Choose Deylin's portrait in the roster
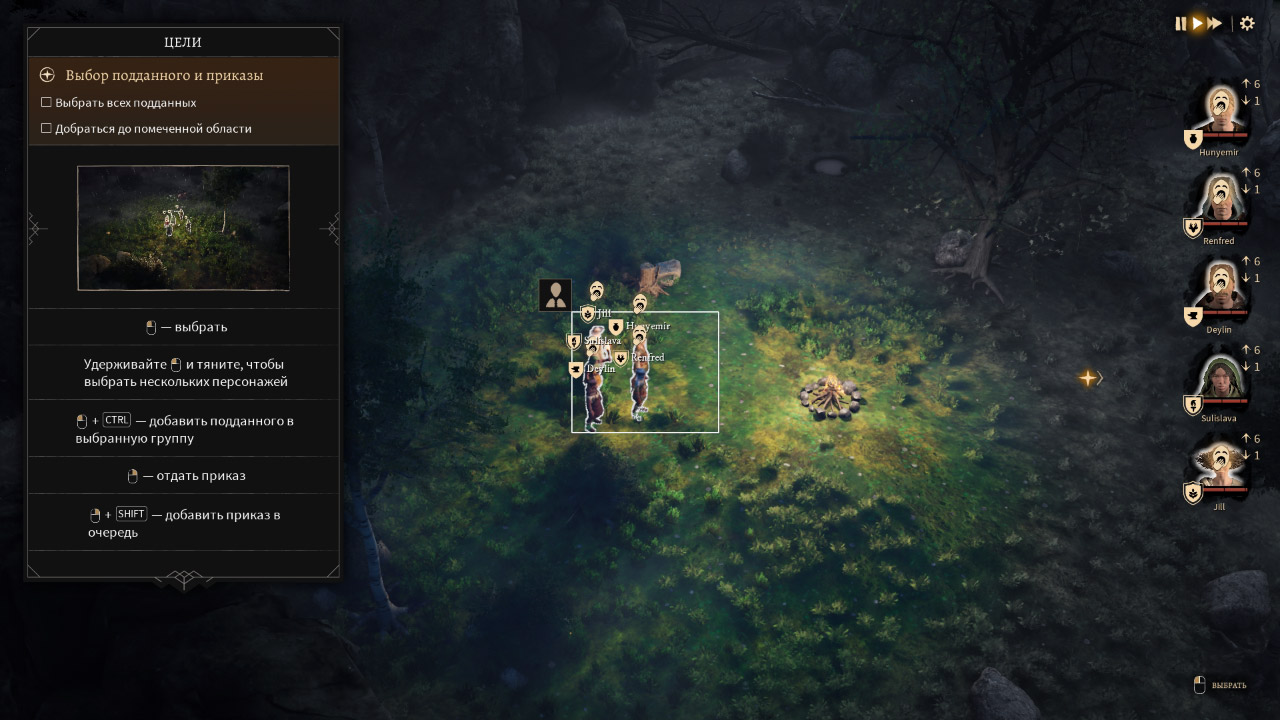This screenshot has height=720, width=1280. click(x=1219, y=288)
